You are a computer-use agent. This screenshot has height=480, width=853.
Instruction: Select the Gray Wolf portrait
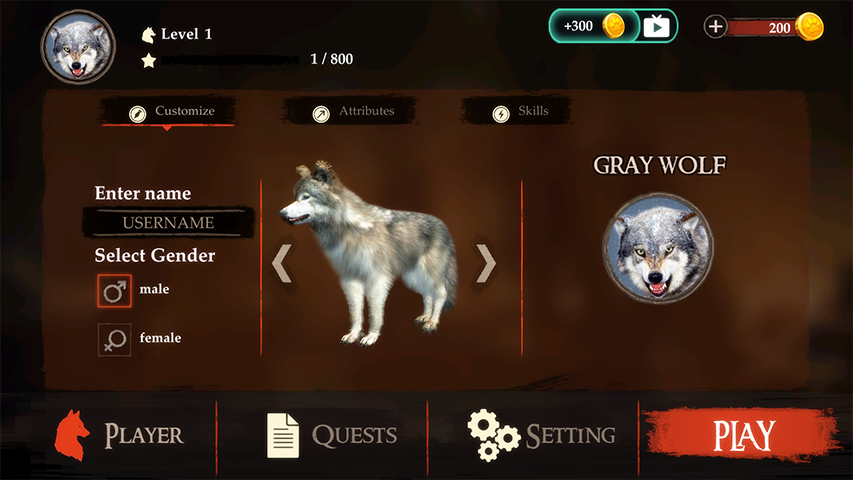(x=658, y=247)
